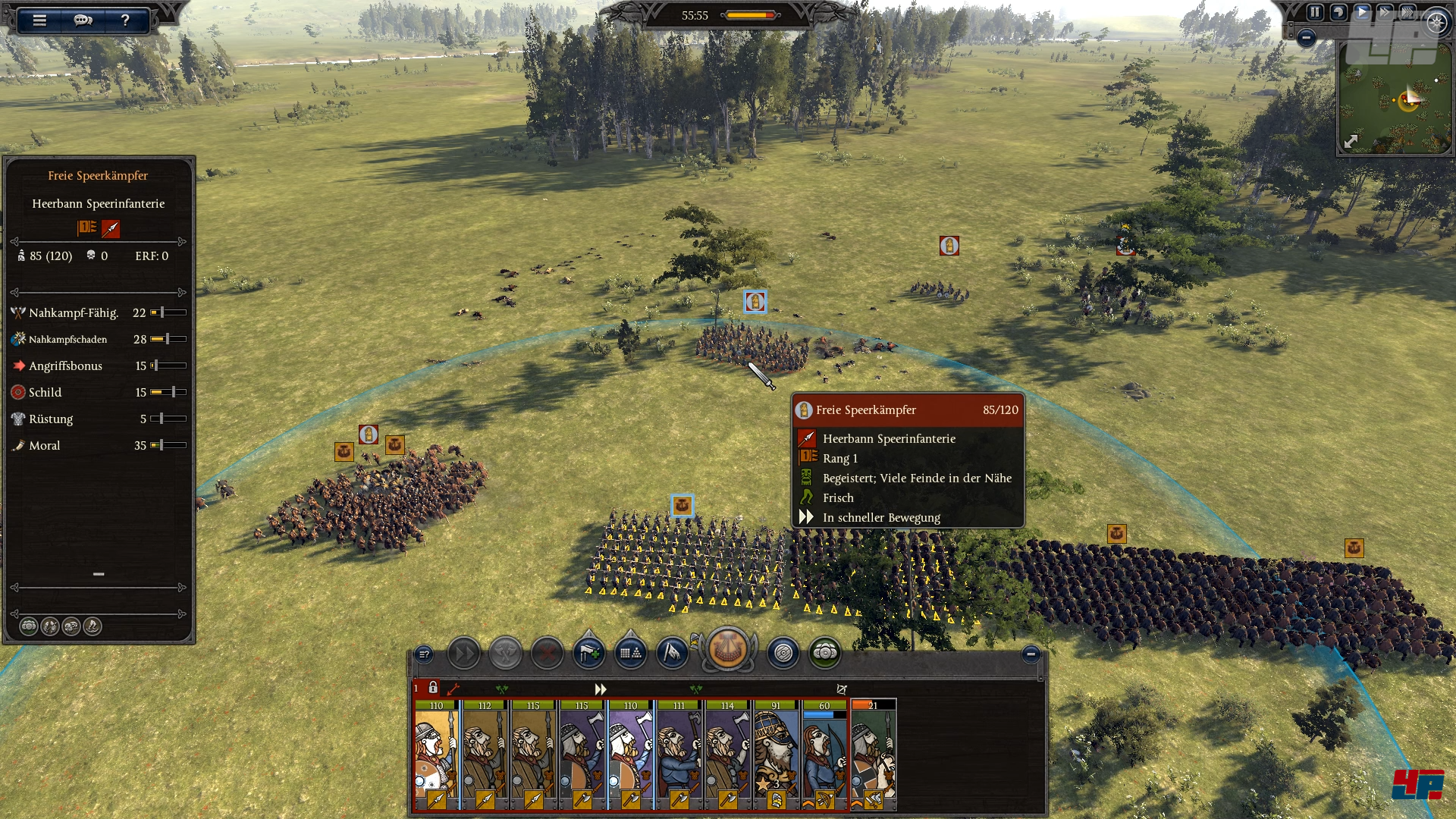Toggle run mode double-arrow button
This screenshot has height=819, width=1456.
pyautogui.click(x=463, y=653)
